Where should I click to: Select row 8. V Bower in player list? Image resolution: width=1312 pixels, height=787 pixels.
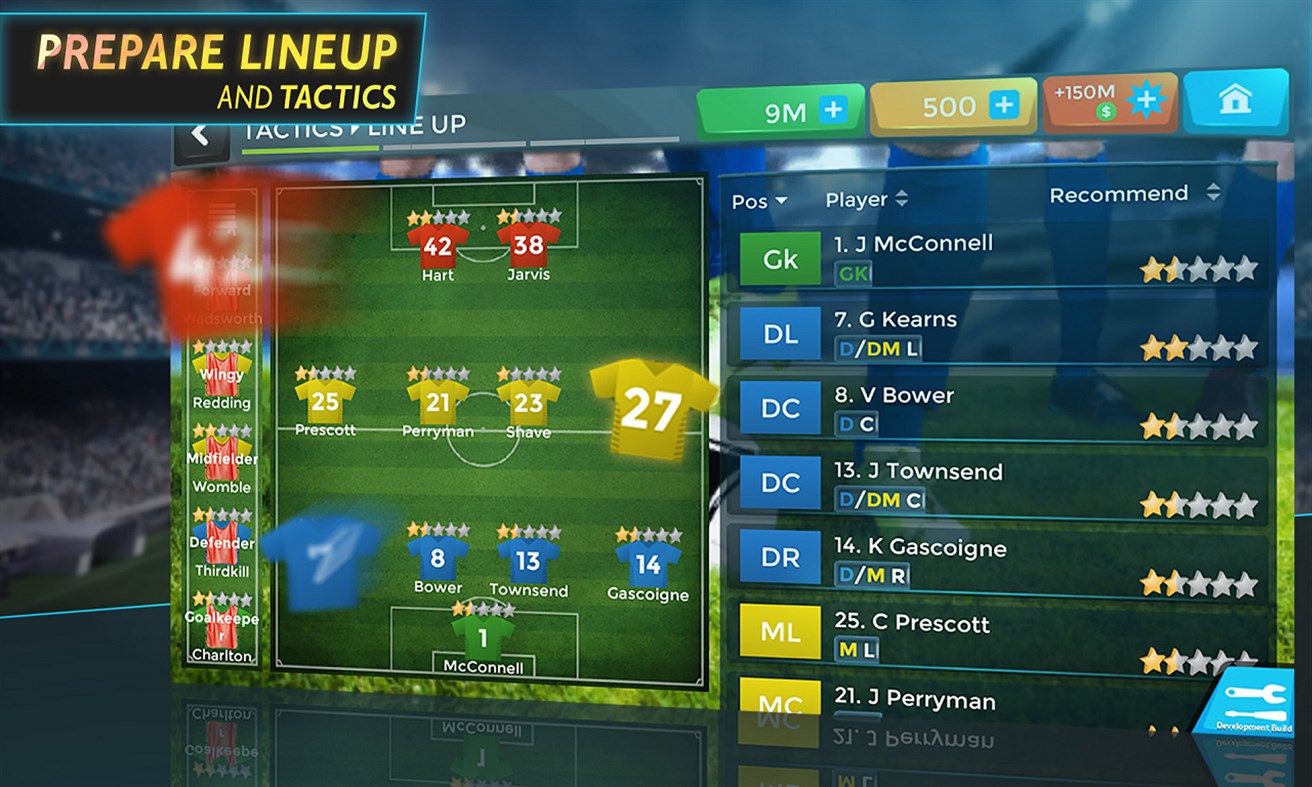1000,407
